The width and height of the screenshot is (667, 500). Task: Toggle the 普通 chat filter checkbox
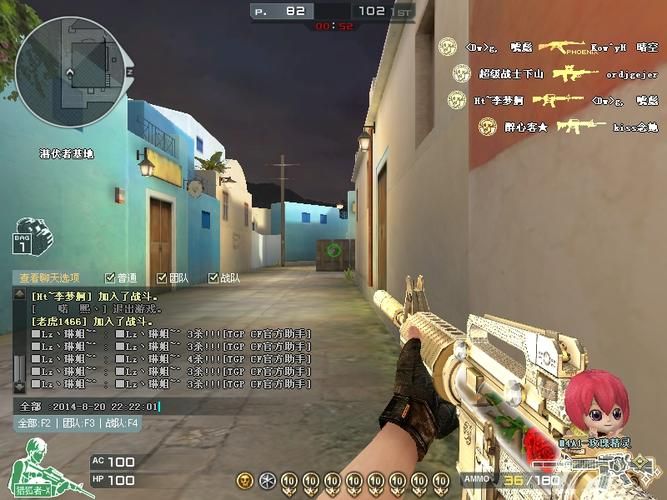click(110, 278)
